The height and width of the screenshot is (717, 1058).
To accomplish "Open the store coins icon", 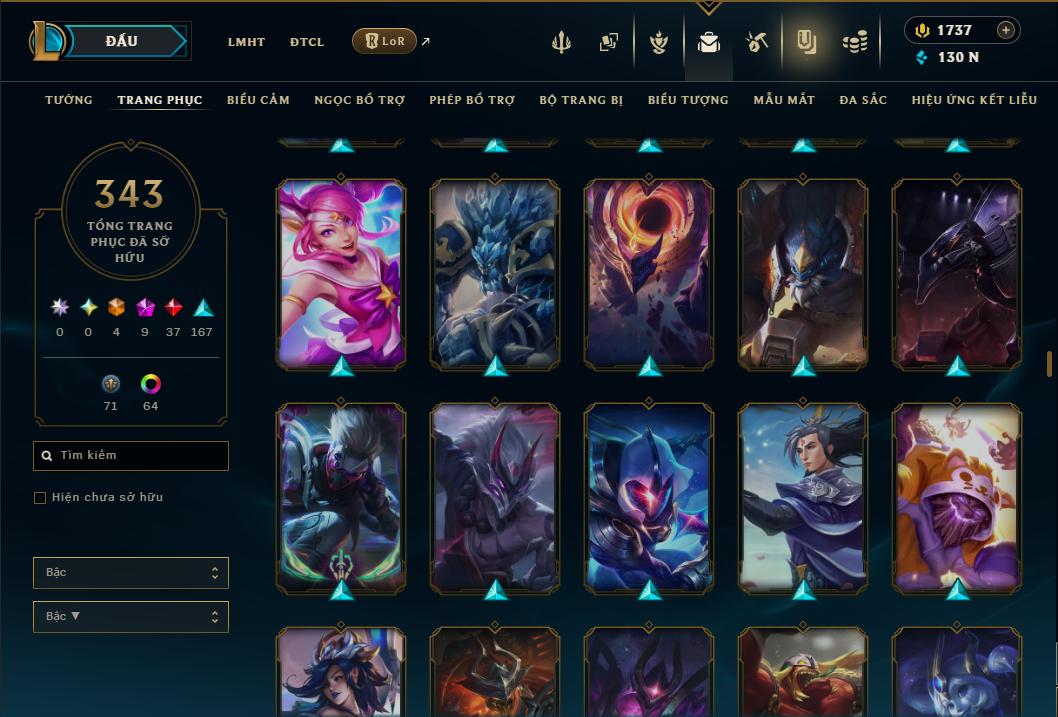I will pos(854,42).
